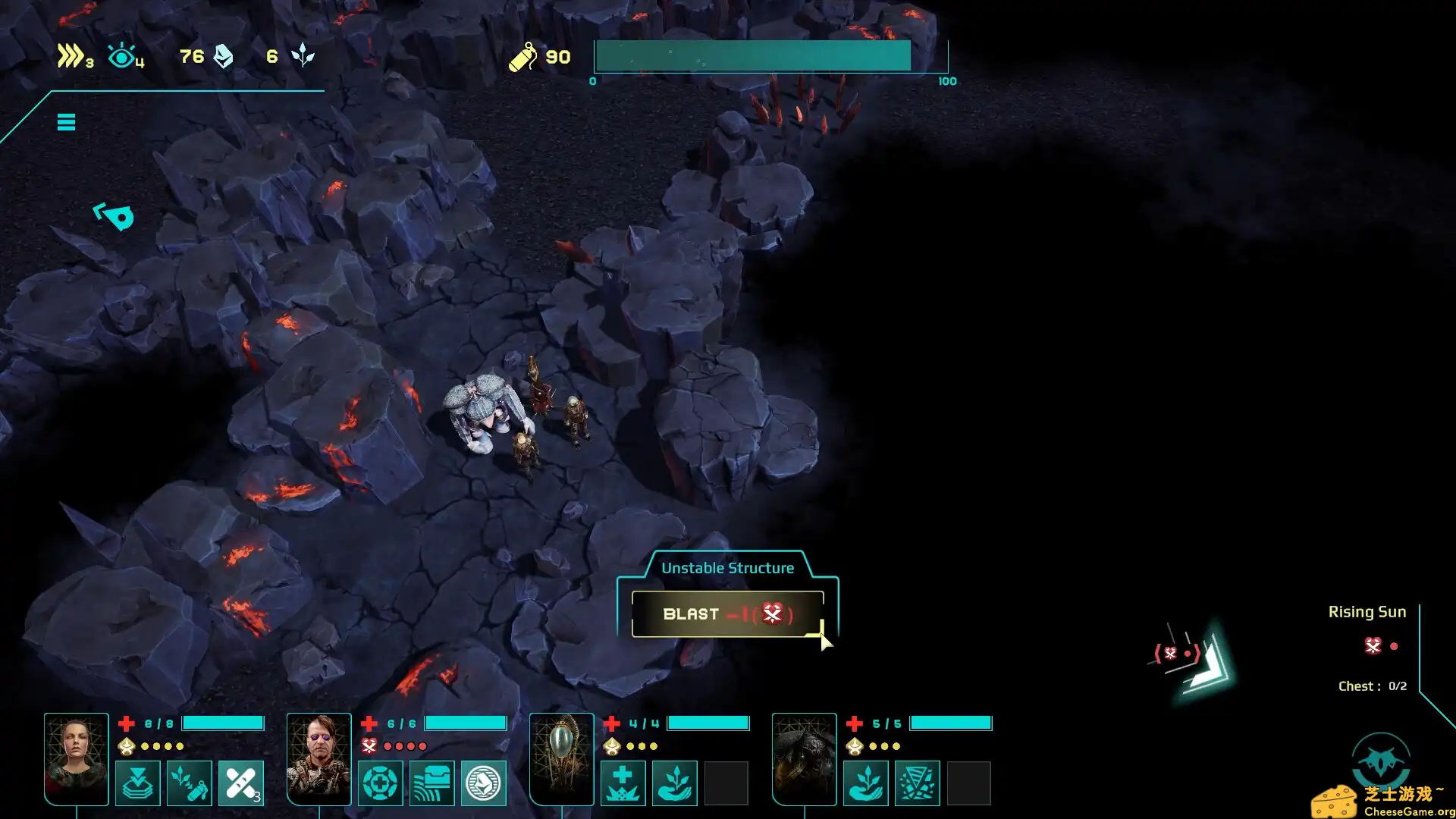
Task: Use the bandage item with count 3
Action: pyautogui.click(x=241, y=783)
